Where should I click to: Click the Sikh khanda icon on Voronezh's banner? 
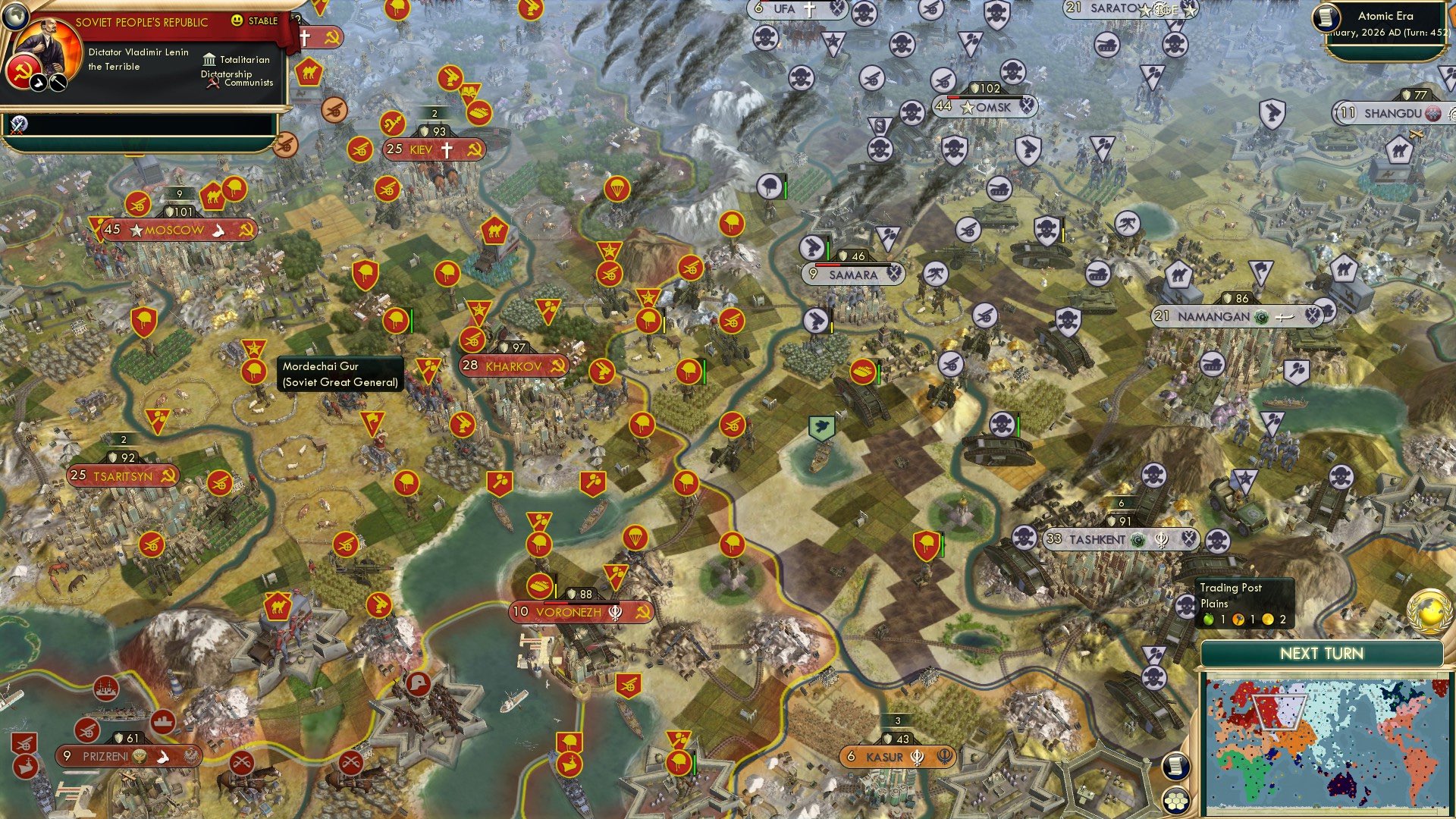(x=615, y=612)
